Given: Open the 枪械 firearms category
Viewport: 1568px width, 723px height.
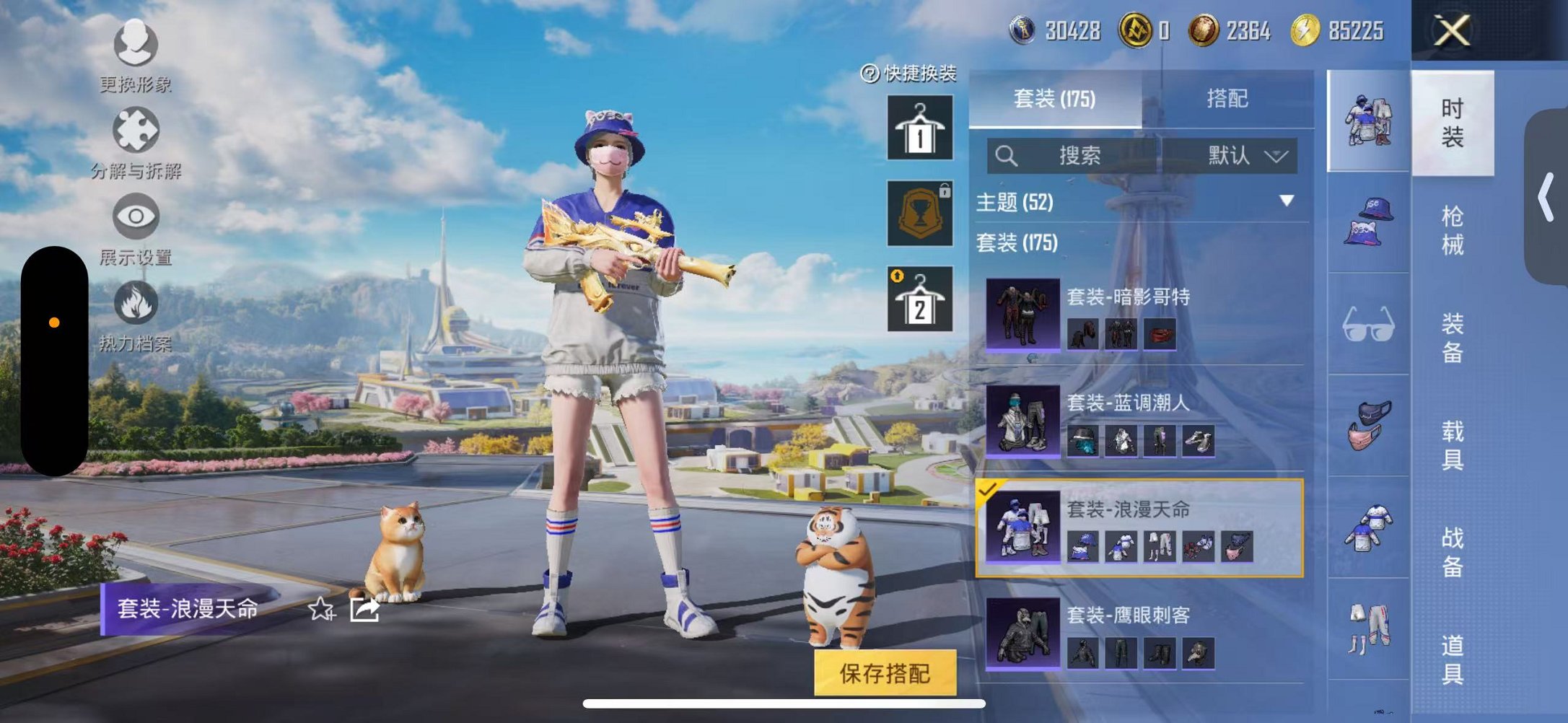Looking at the screenshot, I should pos(1452,231).
